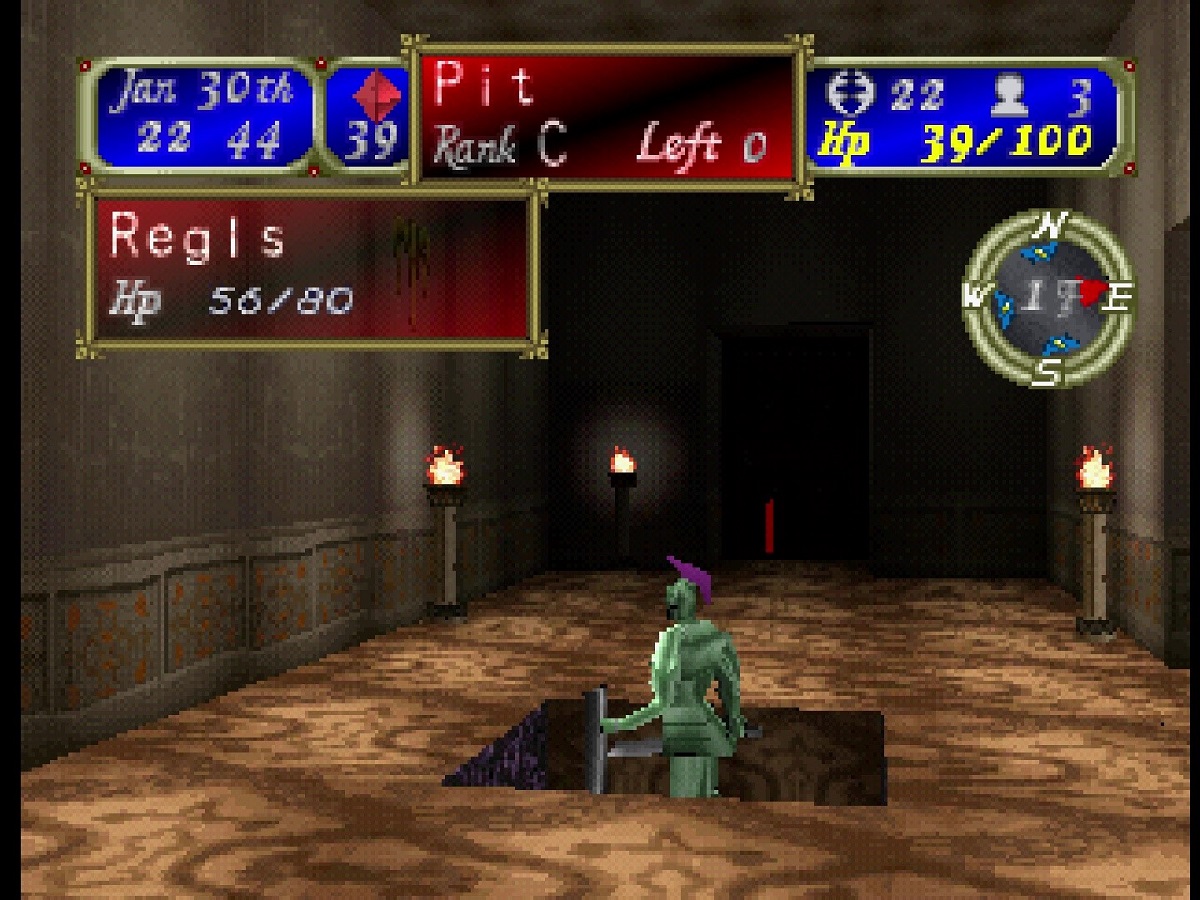Image resolution: width=1200 pixels, height=900 pixels.
Task: Select the Pit trap panel
Action: point(605,116)
